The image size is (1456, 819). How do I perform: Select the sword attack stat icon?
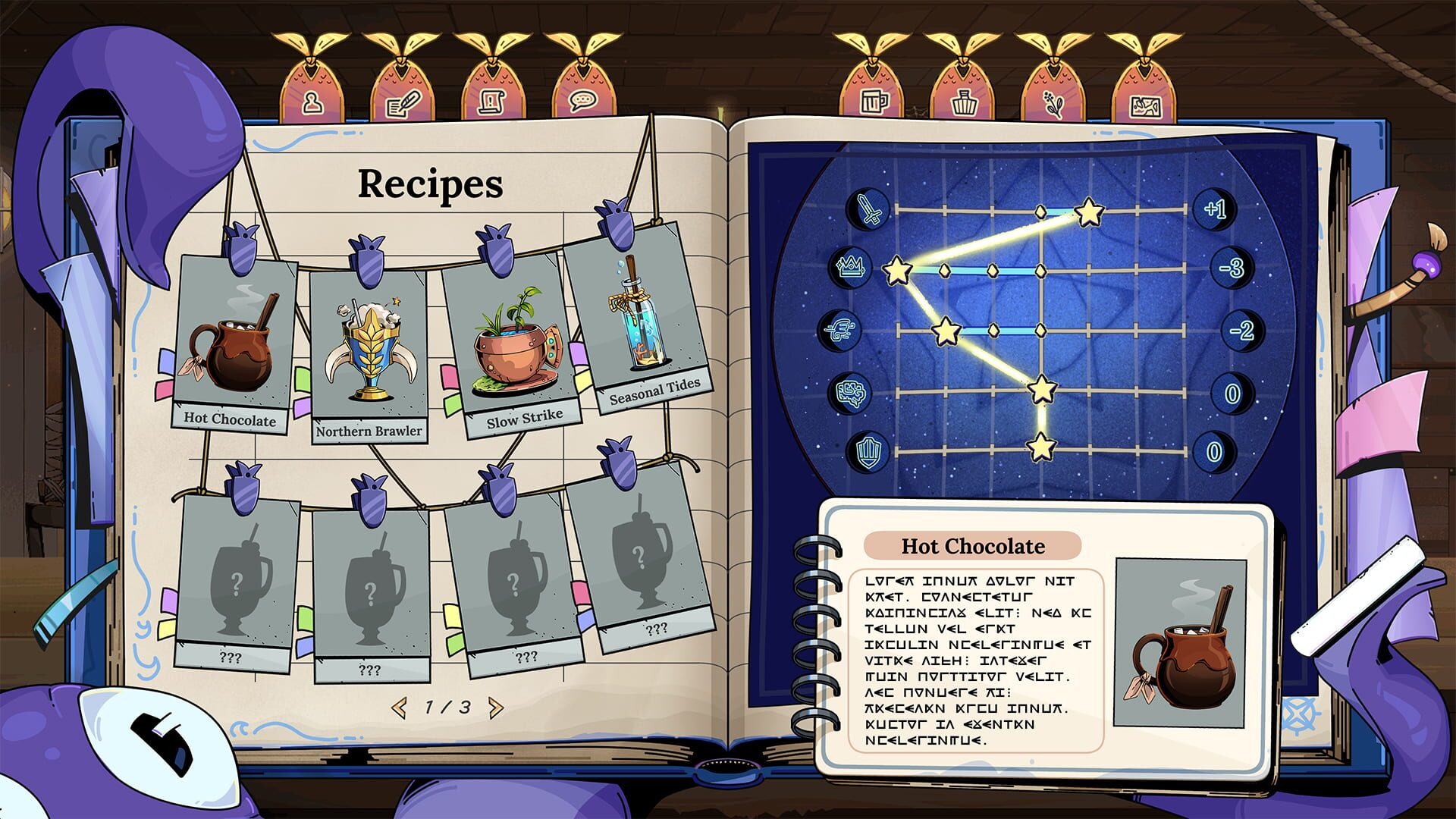point(868,207)
